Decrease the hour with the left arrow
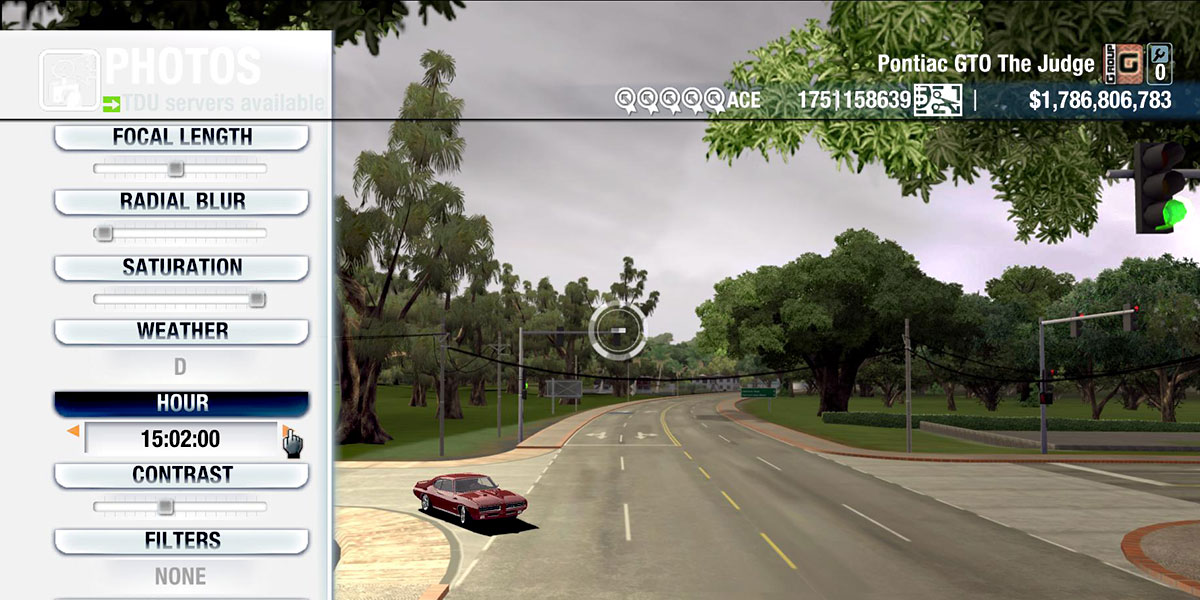 73,432
